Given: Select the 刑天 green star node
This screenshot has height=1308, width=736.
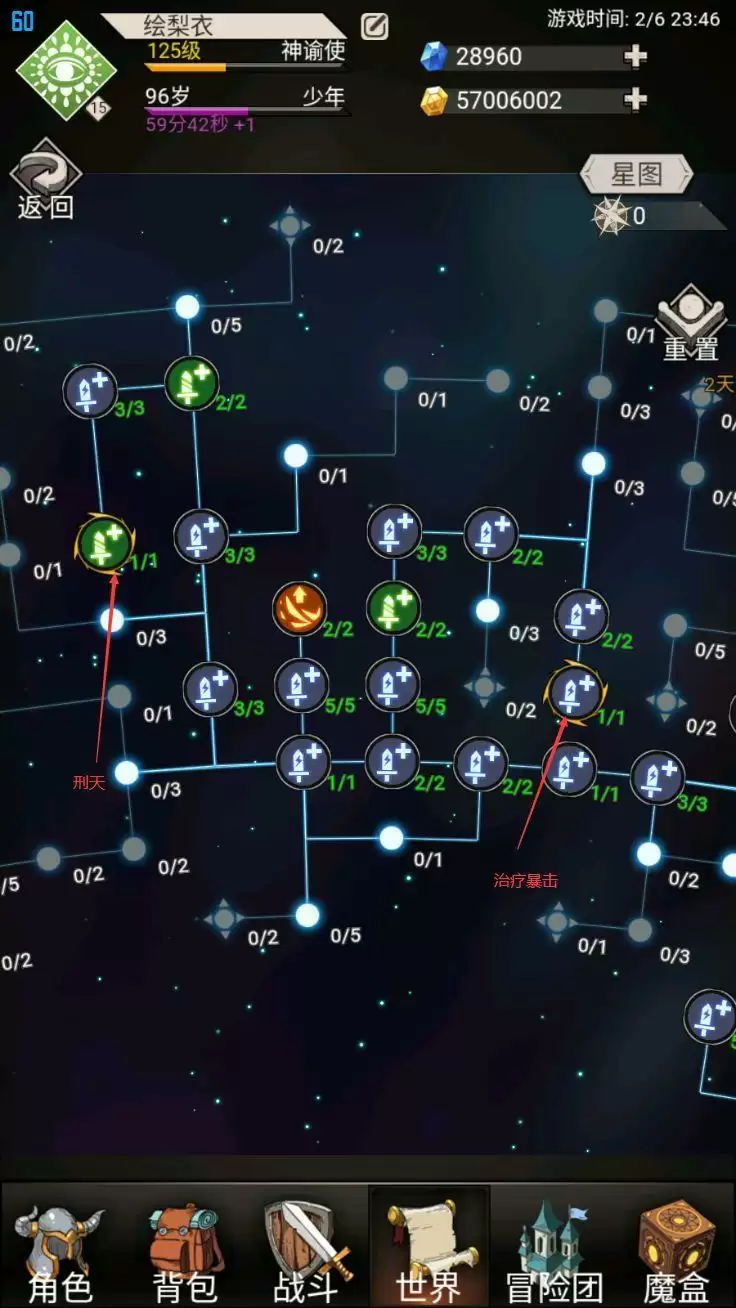Looking at the screenshot, I should (104, 543).
